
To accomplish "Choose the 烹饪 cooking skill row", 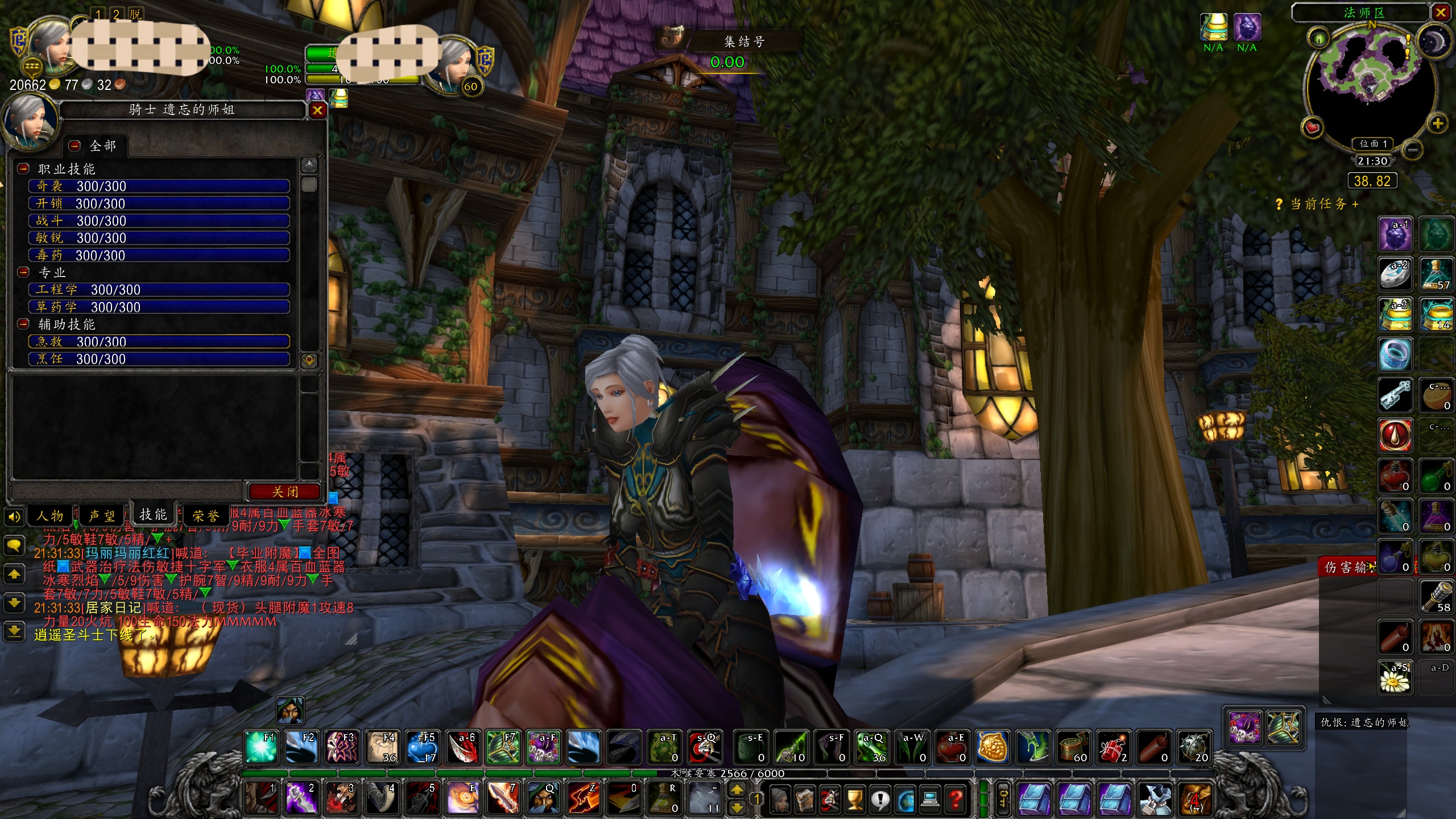I will 159,359.
